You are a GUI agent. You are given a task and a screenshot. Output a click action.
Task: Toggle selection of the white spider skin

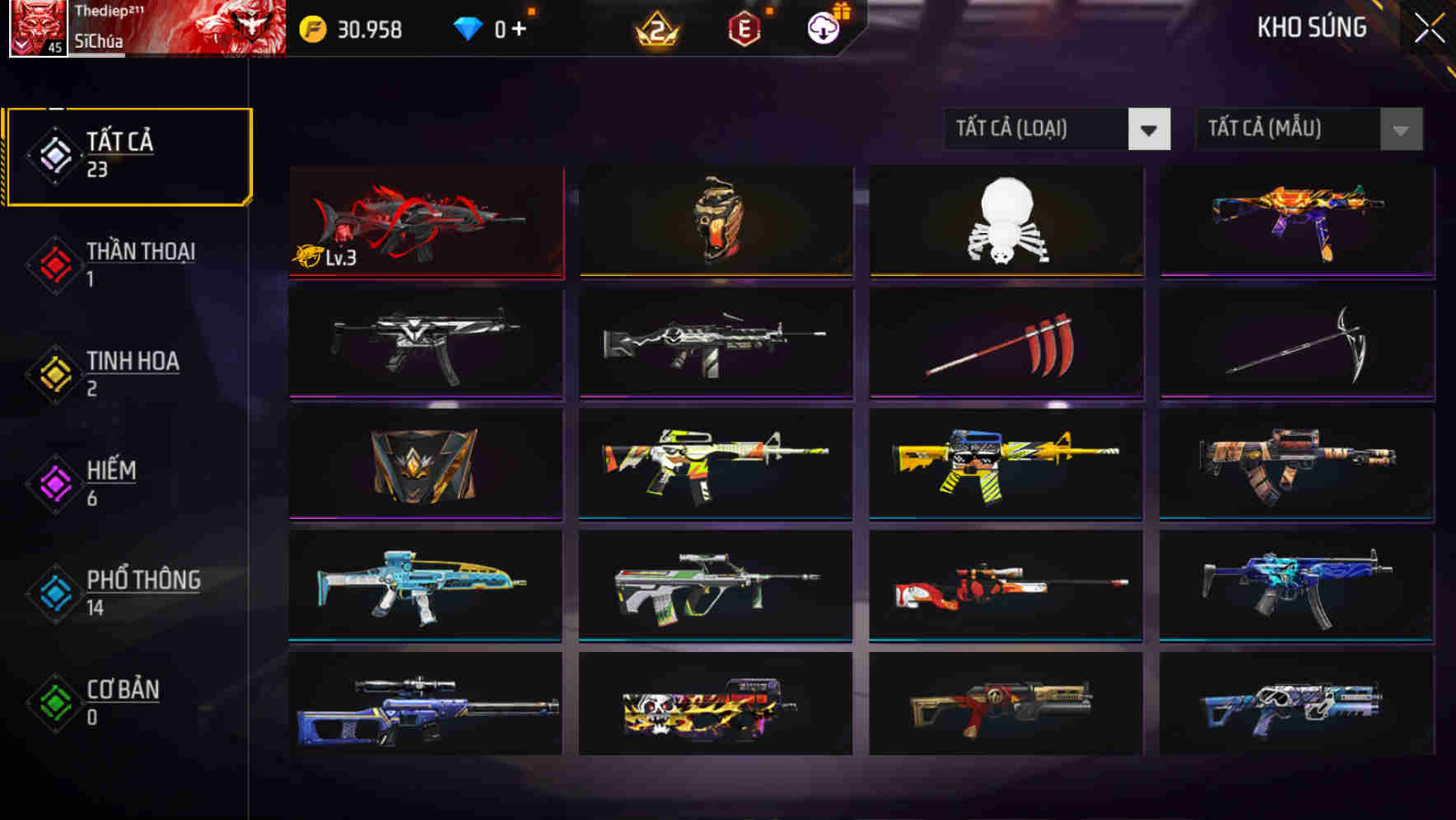(x=1006, y=221)
